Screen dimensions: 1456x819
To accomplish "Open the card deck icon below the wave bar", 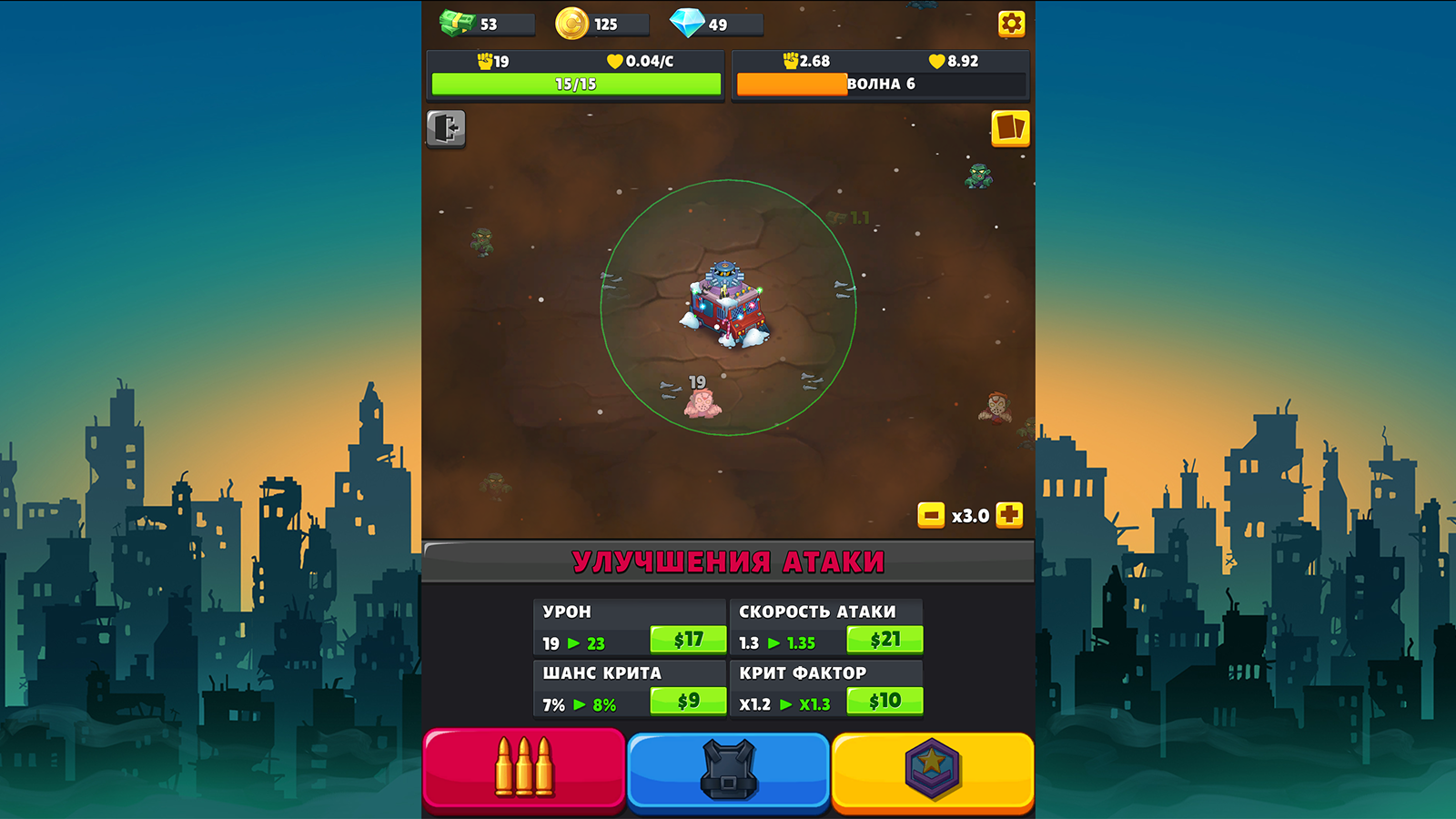I will pyautogui.click(x=1010, y=129).
